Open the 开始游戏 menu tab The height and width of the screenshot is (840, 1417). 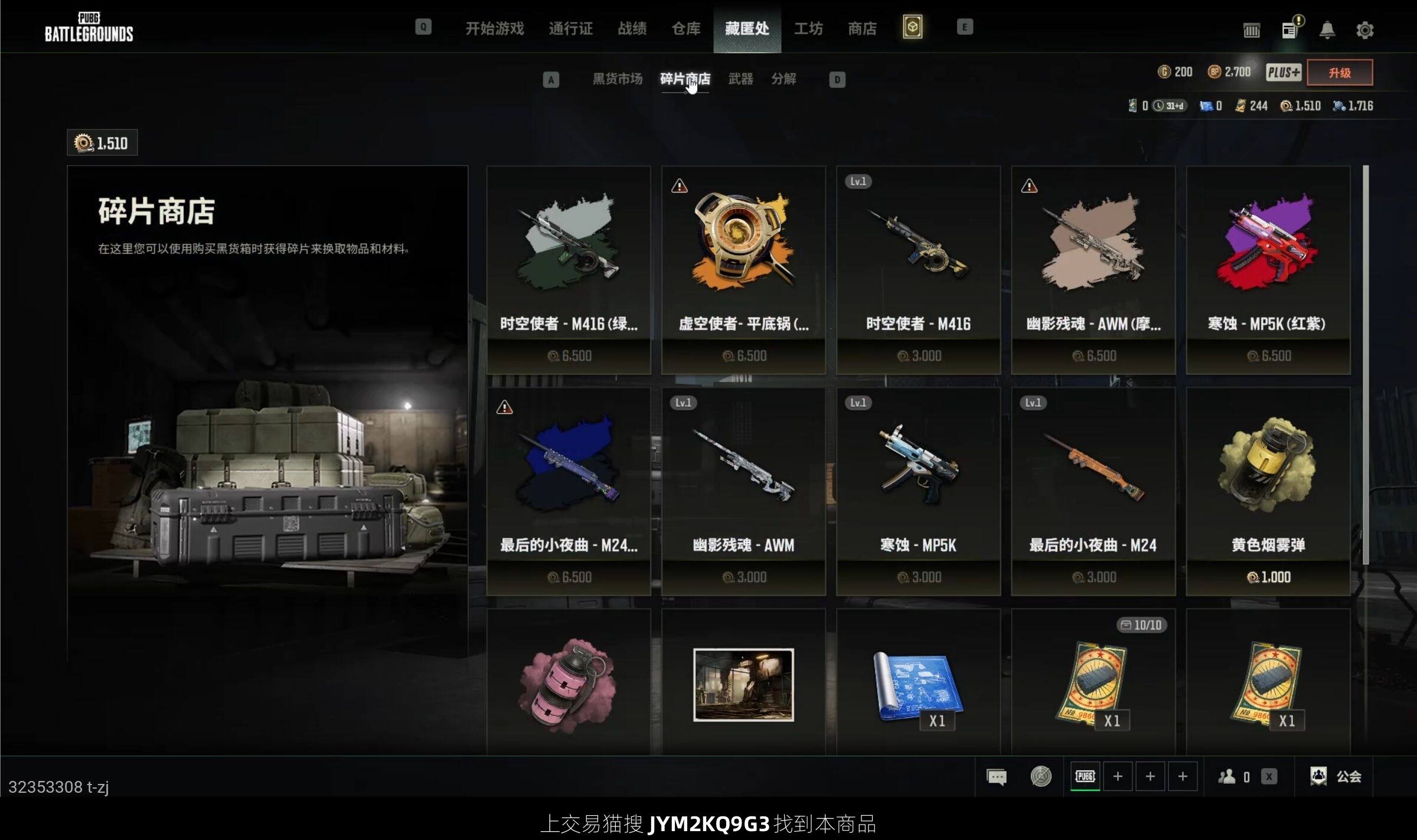[494, 28]
